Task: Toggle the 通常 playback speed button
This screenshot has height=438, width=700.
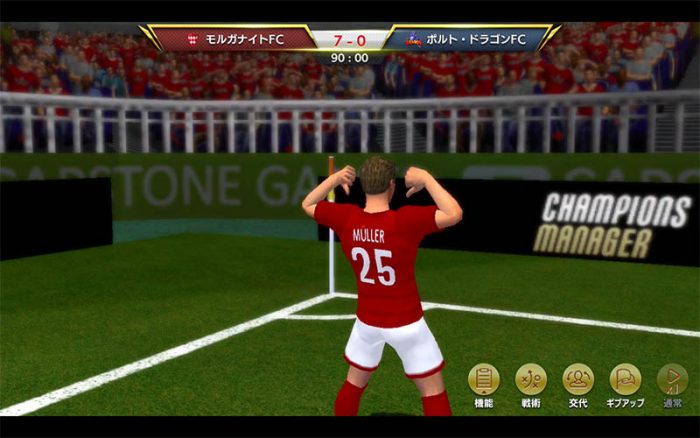Action: [x=672, y=380]
